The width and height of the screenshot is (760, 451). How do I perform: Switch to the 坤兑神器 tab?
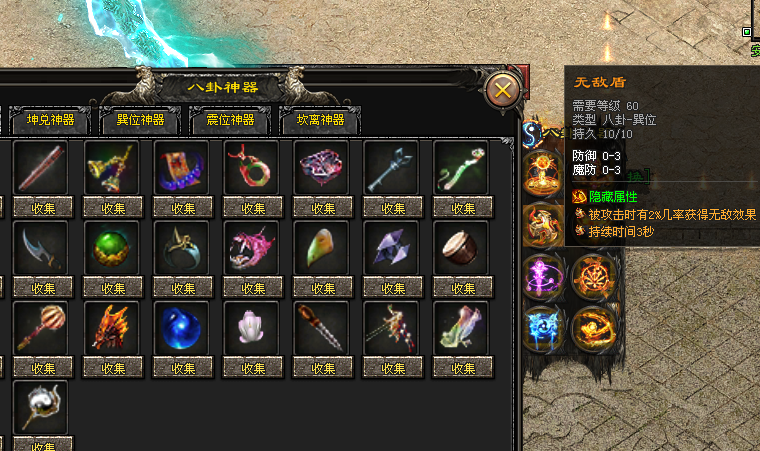pos(50,121)
